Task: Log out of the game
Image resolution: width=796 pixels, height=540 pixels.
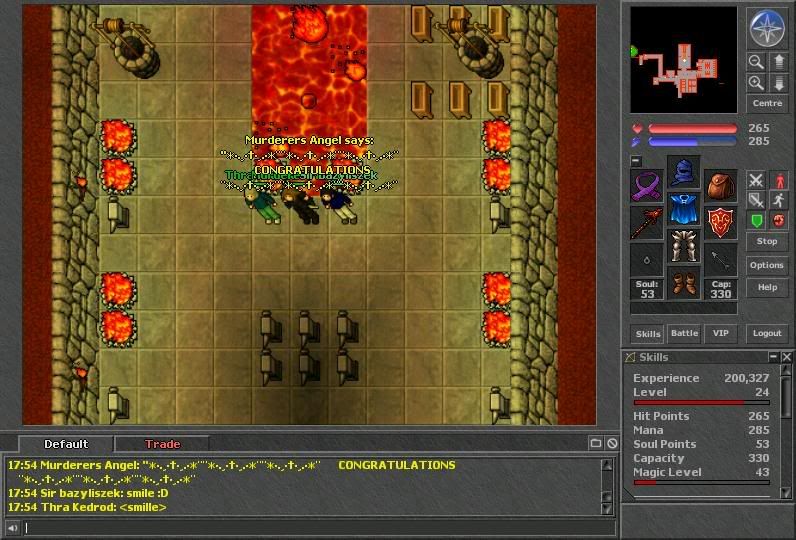Action: 766,333
